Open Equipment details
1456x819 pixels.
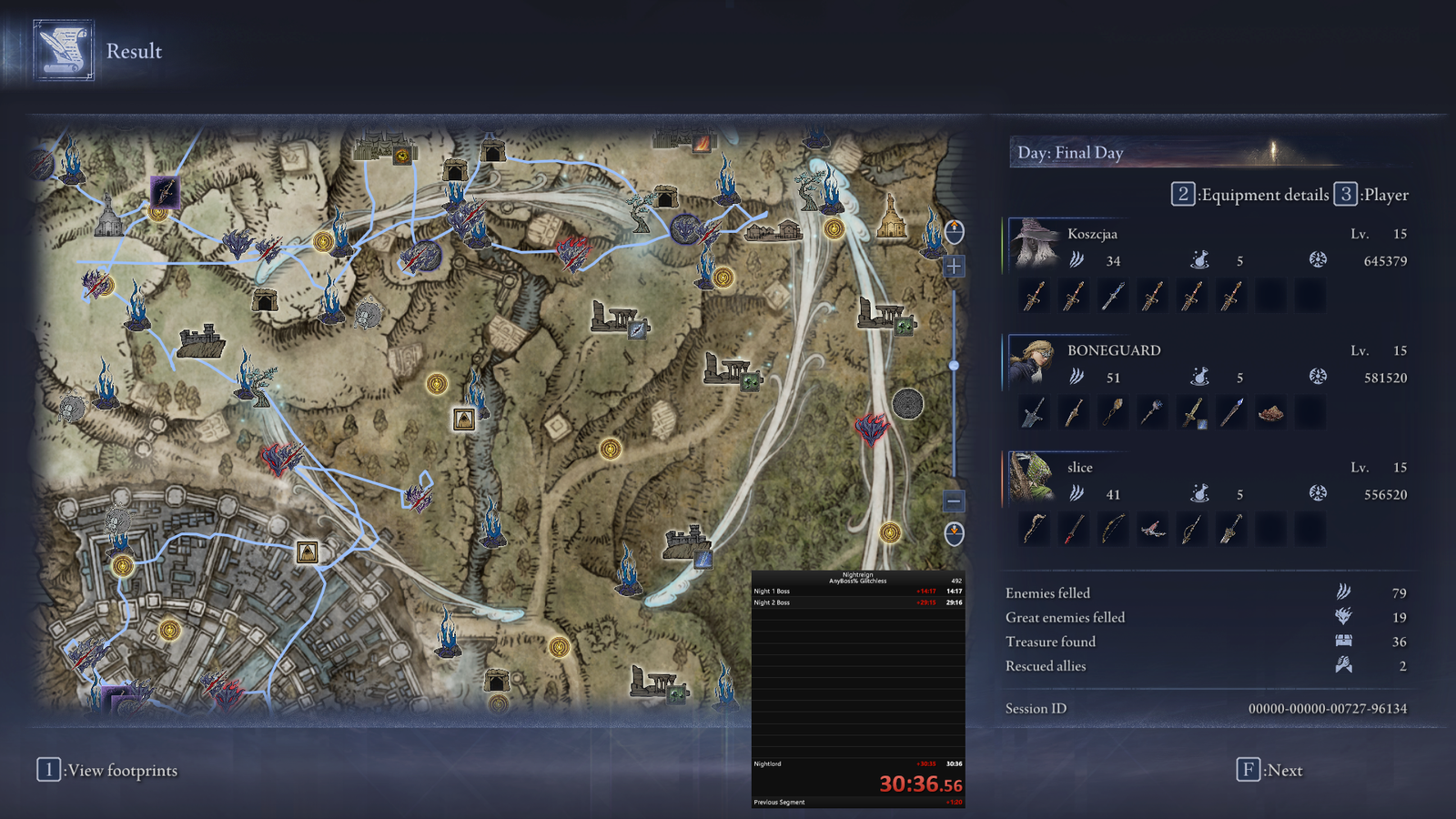click(1250, 195)
